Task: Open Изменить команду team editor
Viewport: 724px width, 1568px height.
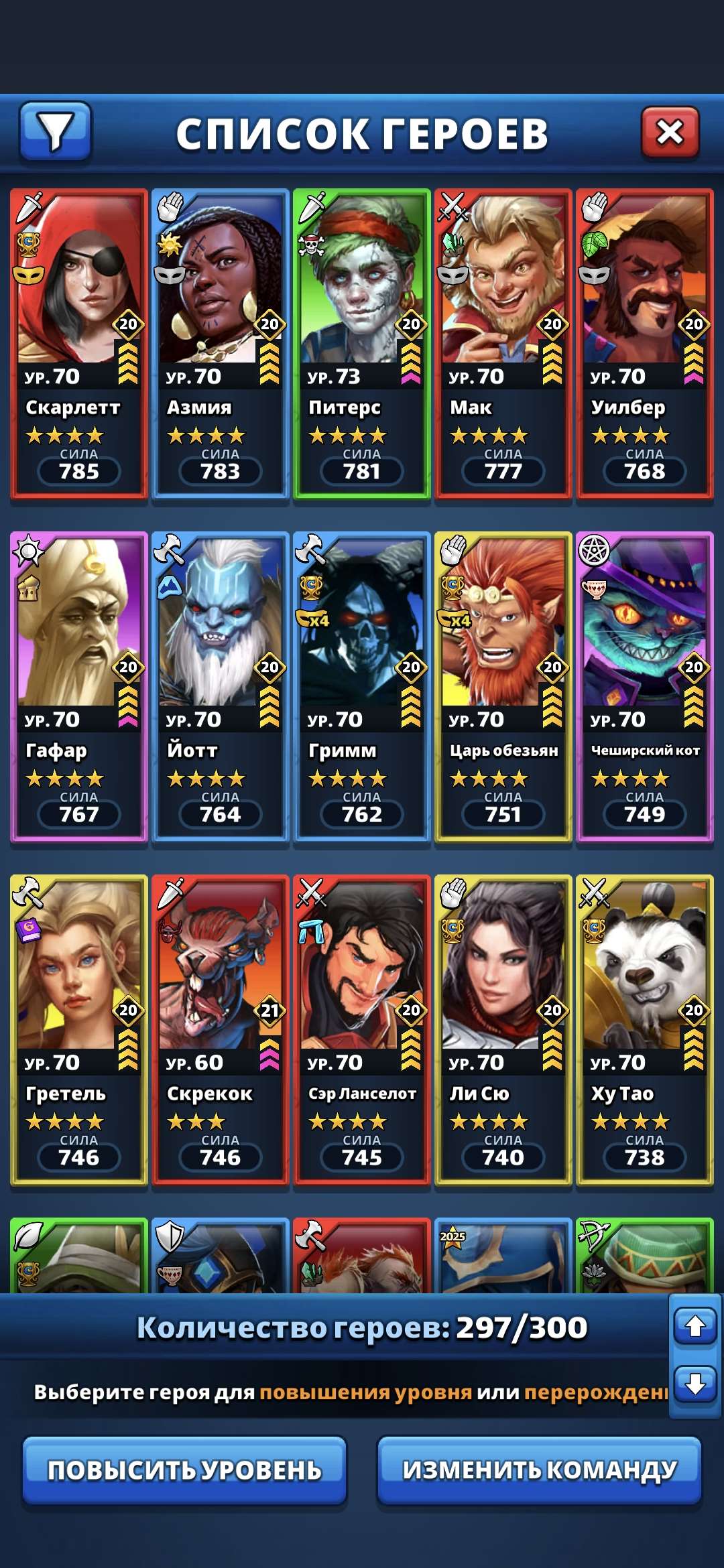Action: click(x=540, y=1470)
